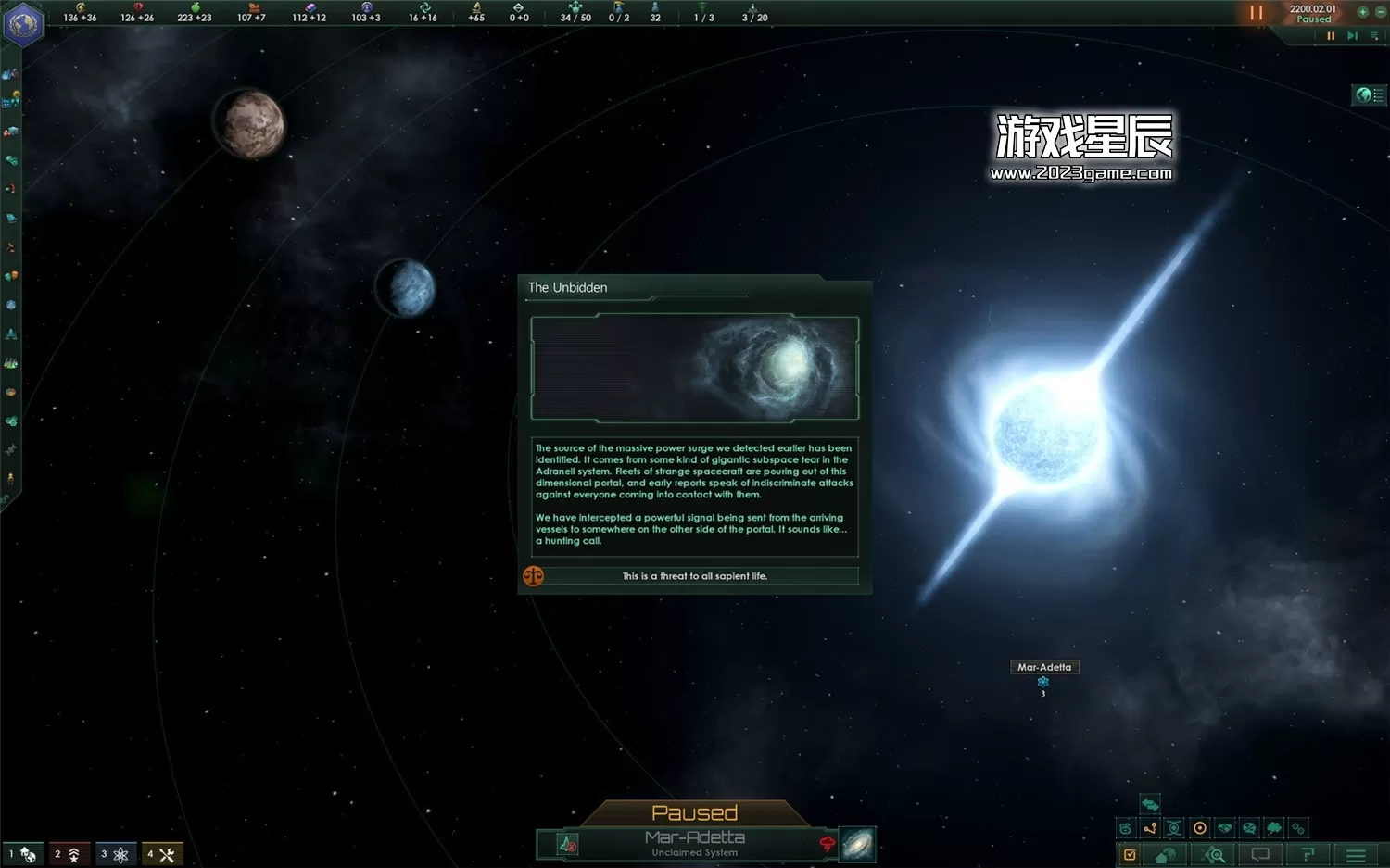Choose 'This is a threat to all sapient life'

pos(694,576)
